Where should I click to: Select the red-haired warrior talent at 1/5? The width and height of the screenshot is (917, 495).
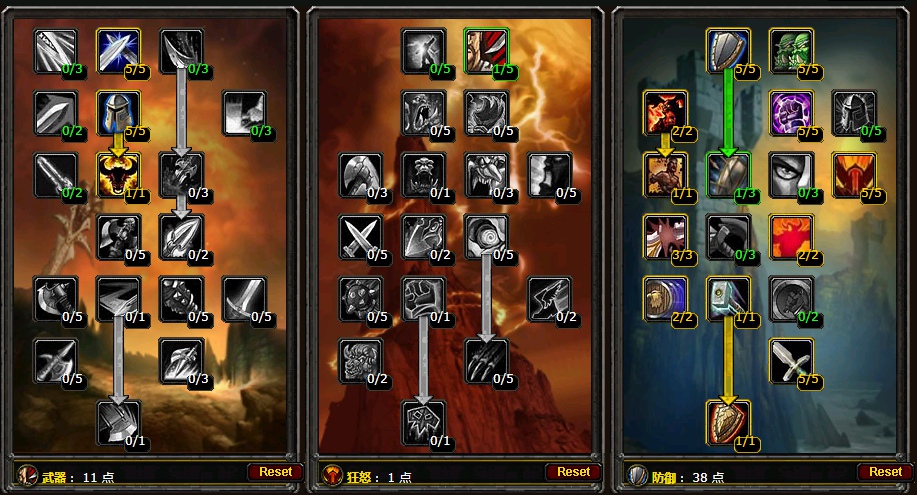pyautogui.click(x=486, y=51)
